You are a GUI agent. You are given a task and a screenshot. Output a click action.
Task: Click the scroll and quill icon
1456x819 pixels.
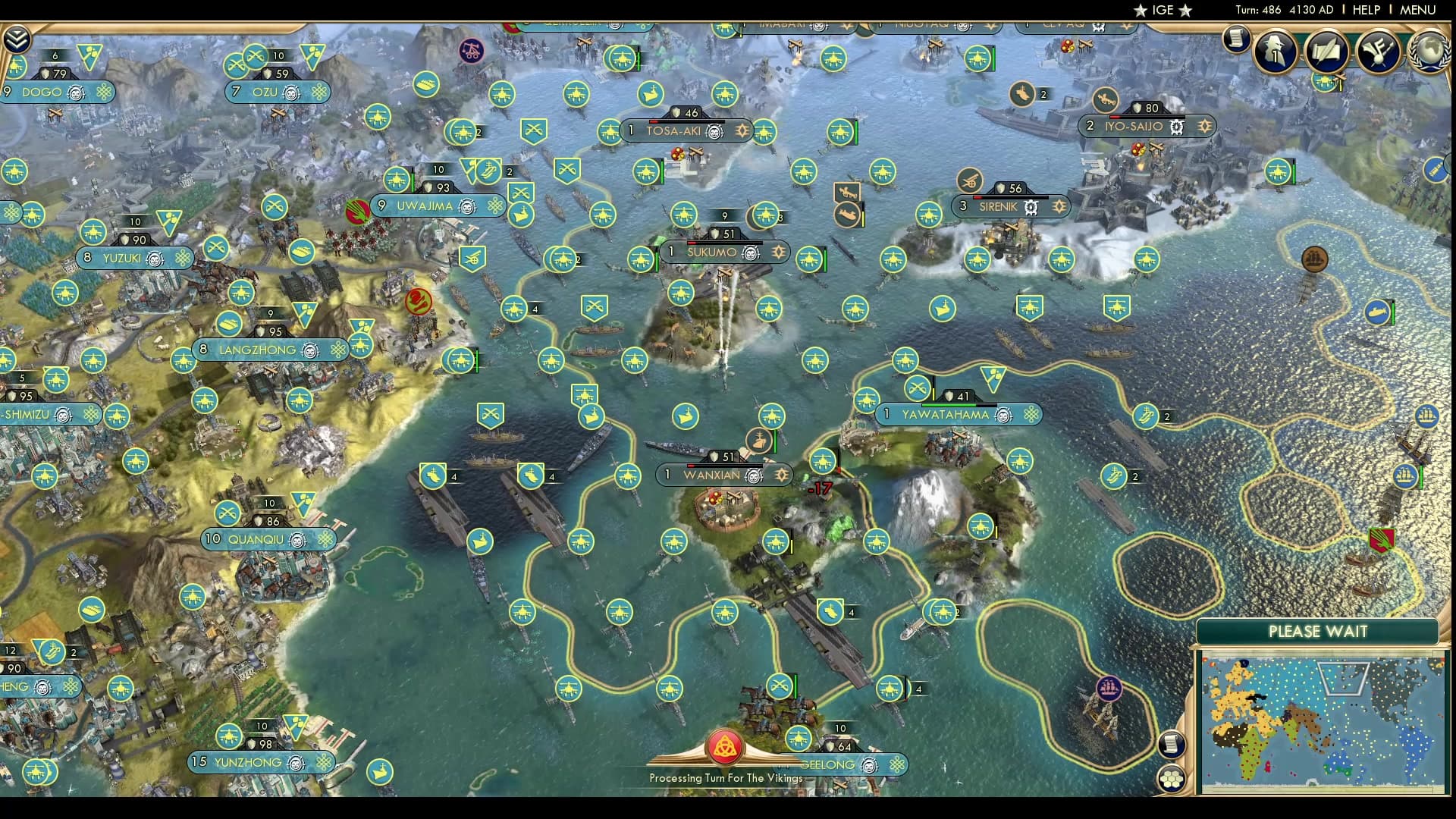click(1326, 51)
